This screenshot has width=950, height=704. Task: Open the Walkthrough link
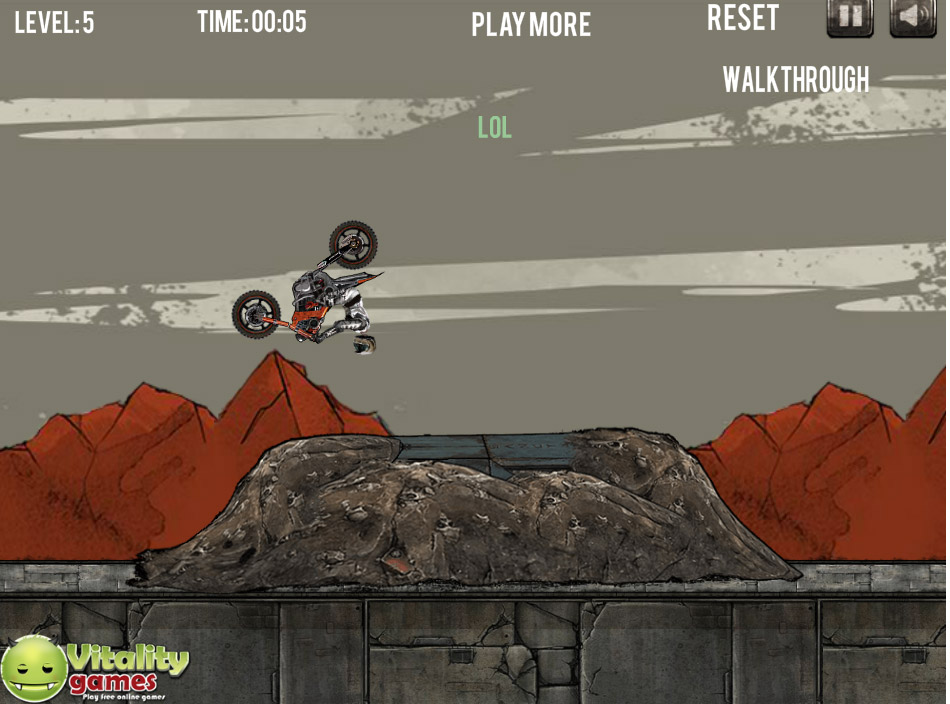point(796,80)
